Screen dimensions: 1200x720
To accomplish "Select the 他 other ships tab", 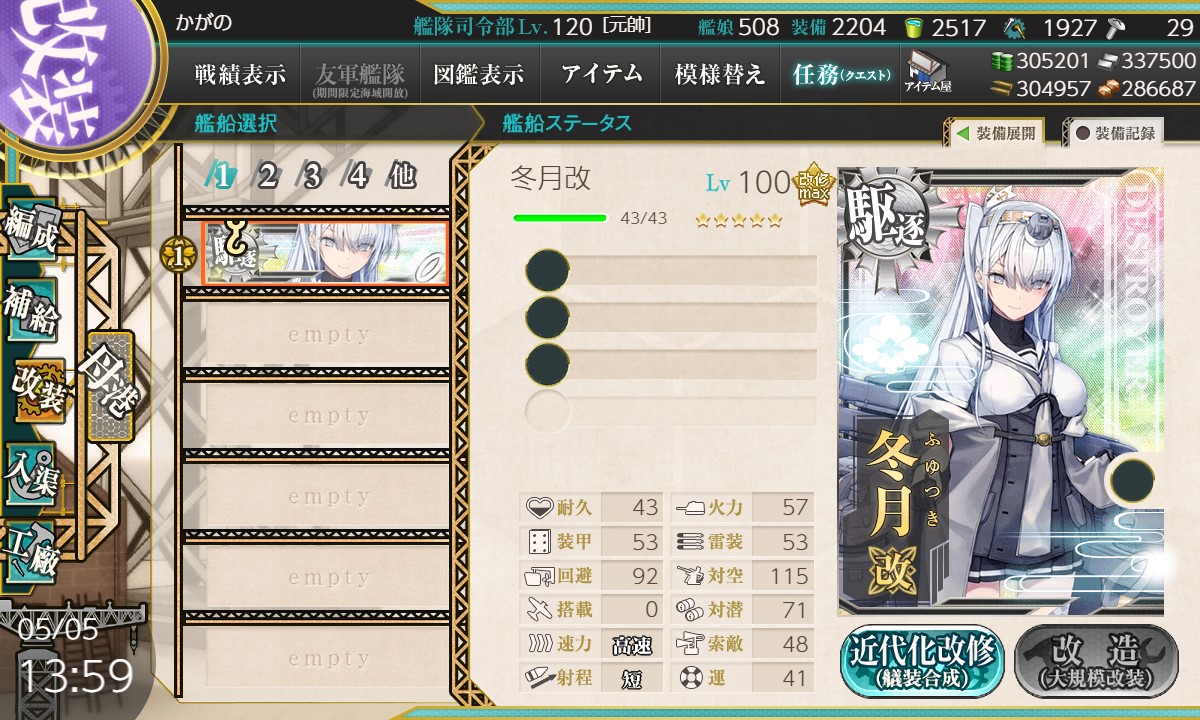I will pos(402,177).
